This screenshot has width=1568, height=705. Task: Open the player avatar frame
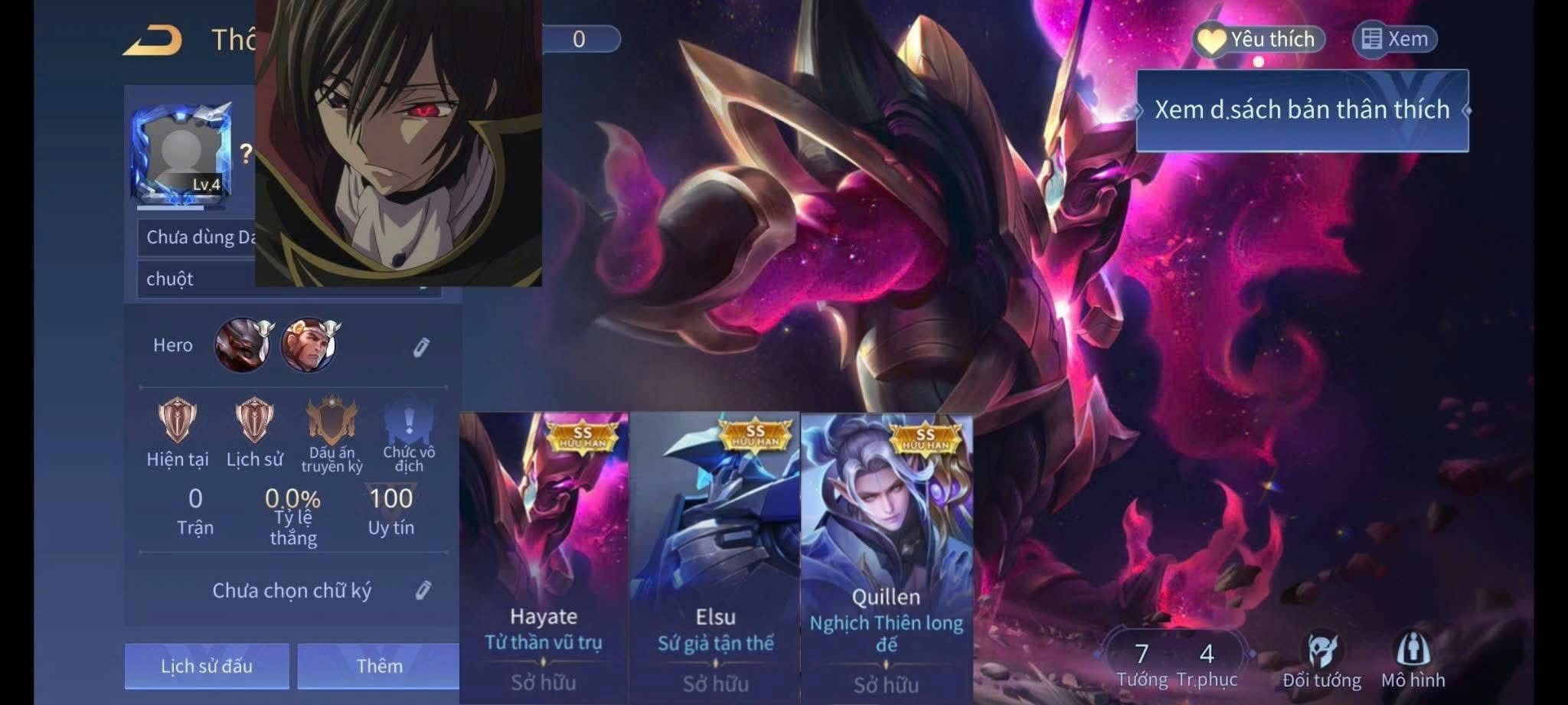coord(182,155)
